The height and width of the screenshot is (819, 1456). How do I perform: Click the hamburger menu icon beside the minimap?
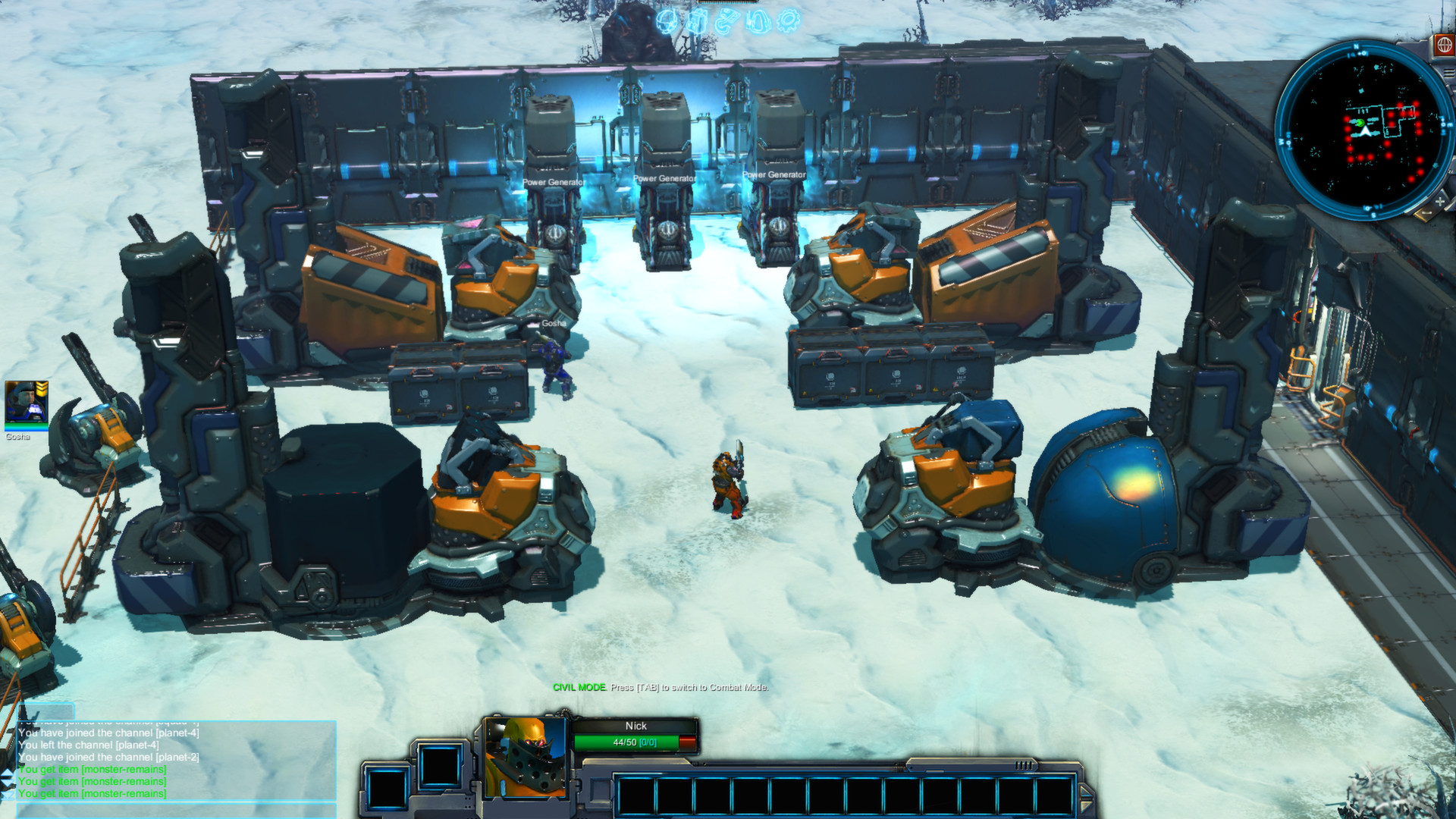tap(1450, 72)
